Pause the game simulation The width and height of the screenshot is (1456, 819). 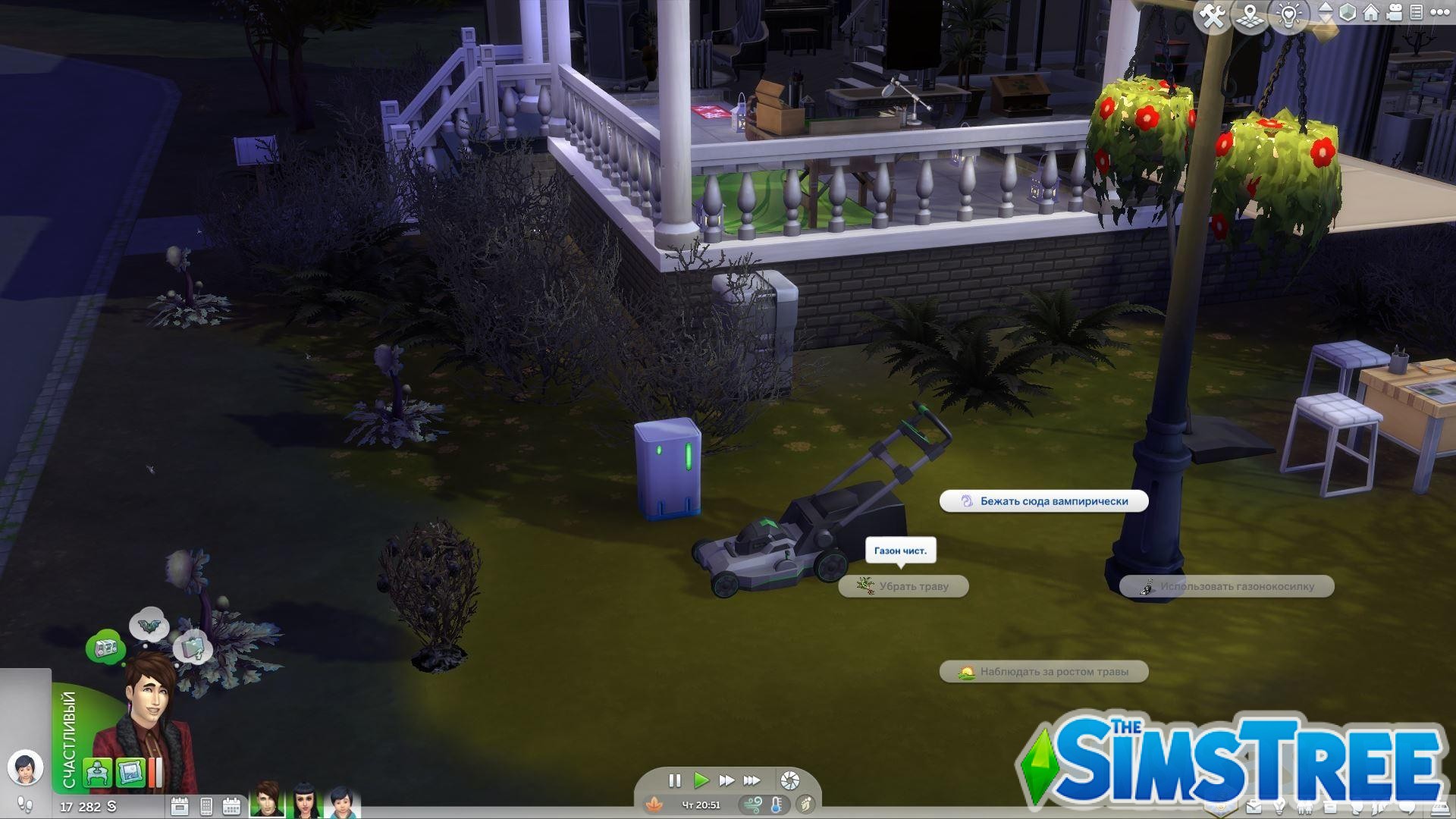(x=675, y=780)
